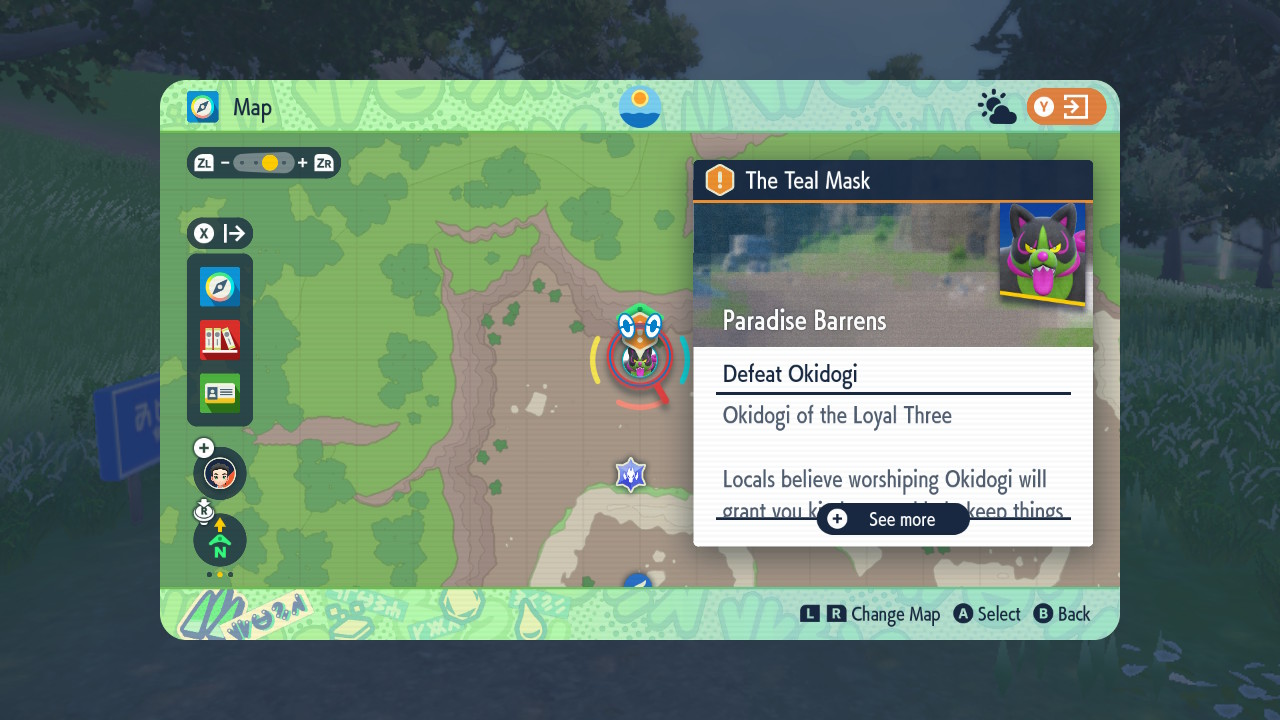
Task: Open the Pokédex books icon
Action: [x=220, y=340]
